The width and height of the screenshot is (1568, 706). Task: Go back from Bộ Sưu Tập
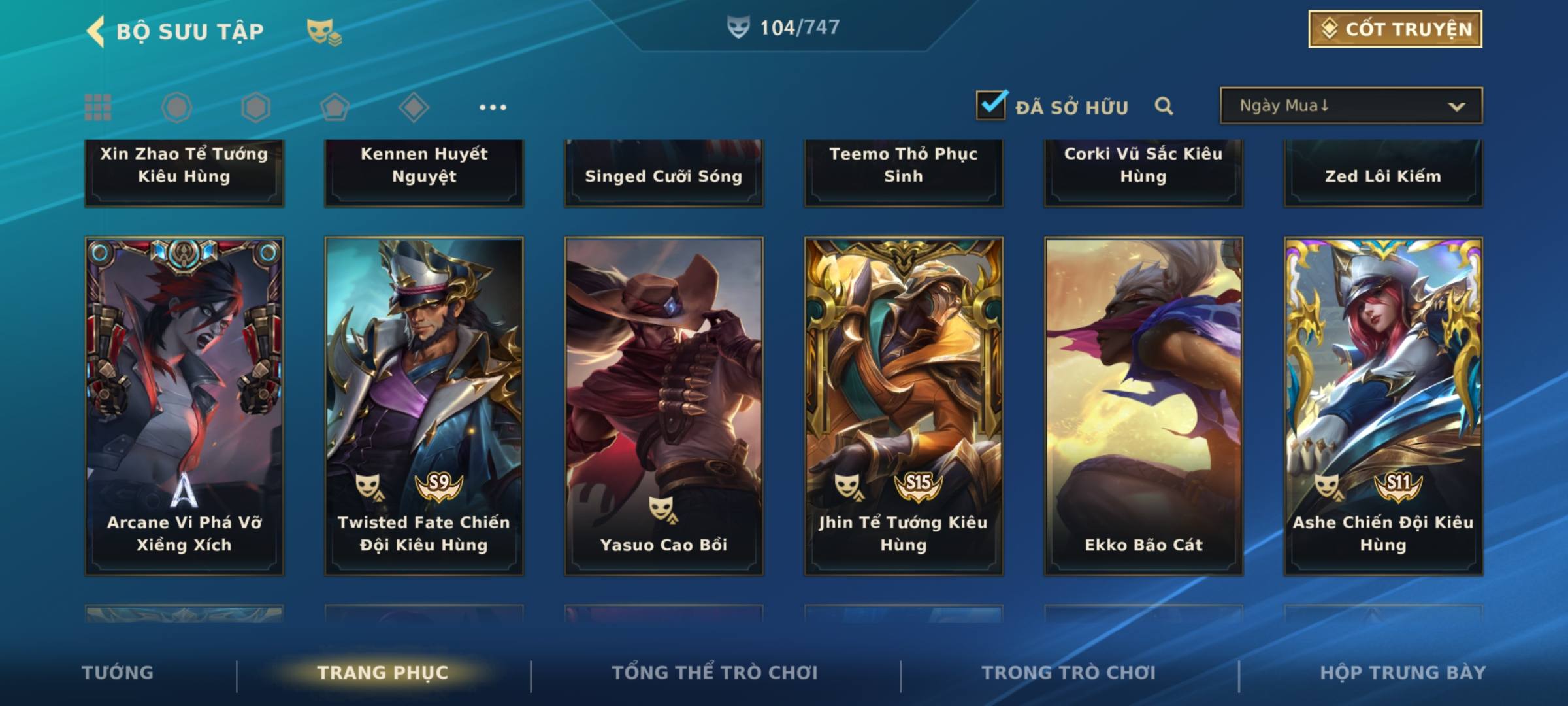96,31
